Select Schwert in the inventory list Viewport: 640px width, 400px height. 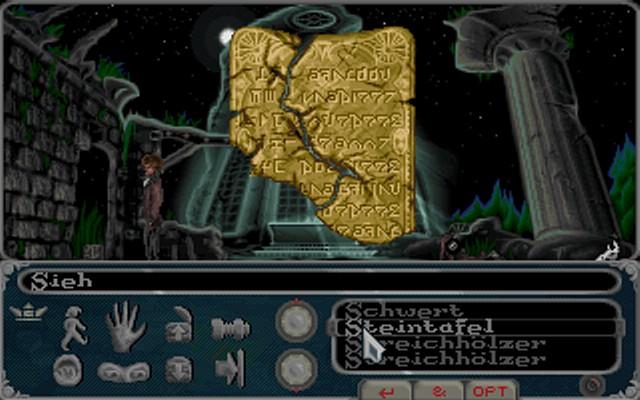point(405,311)
